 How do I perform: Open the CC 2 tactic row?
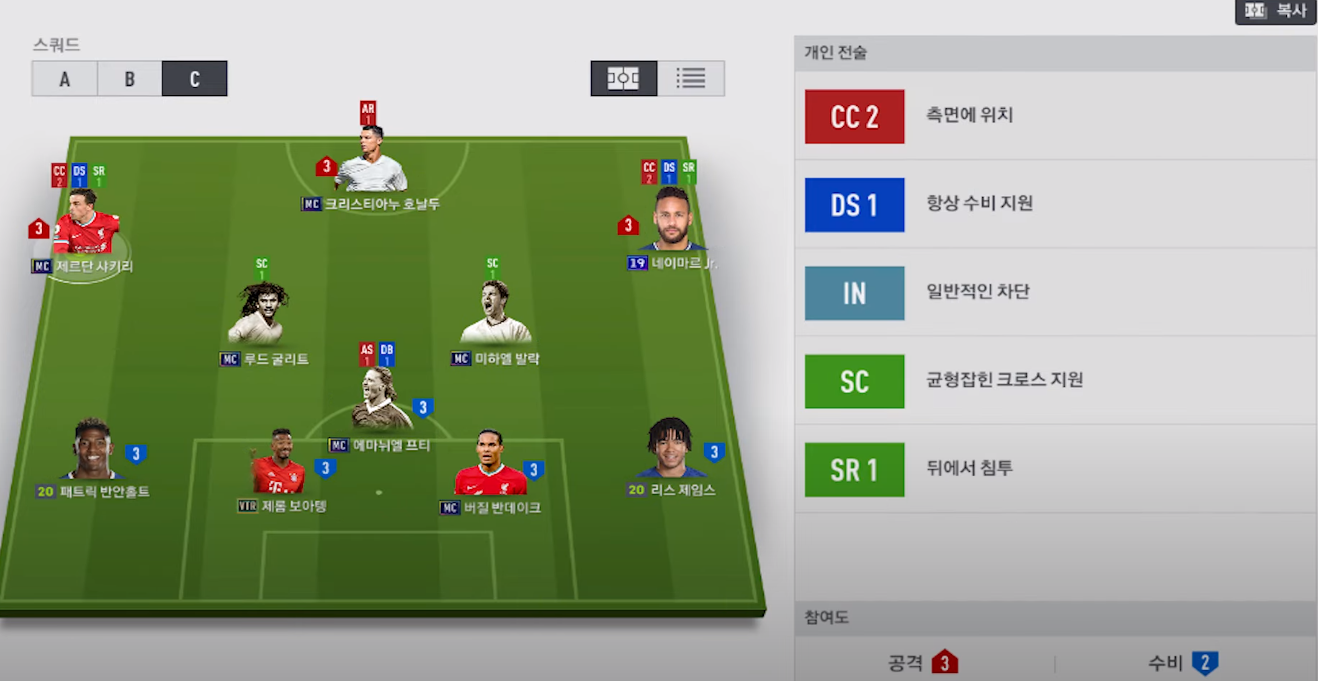click(1055, 116)
